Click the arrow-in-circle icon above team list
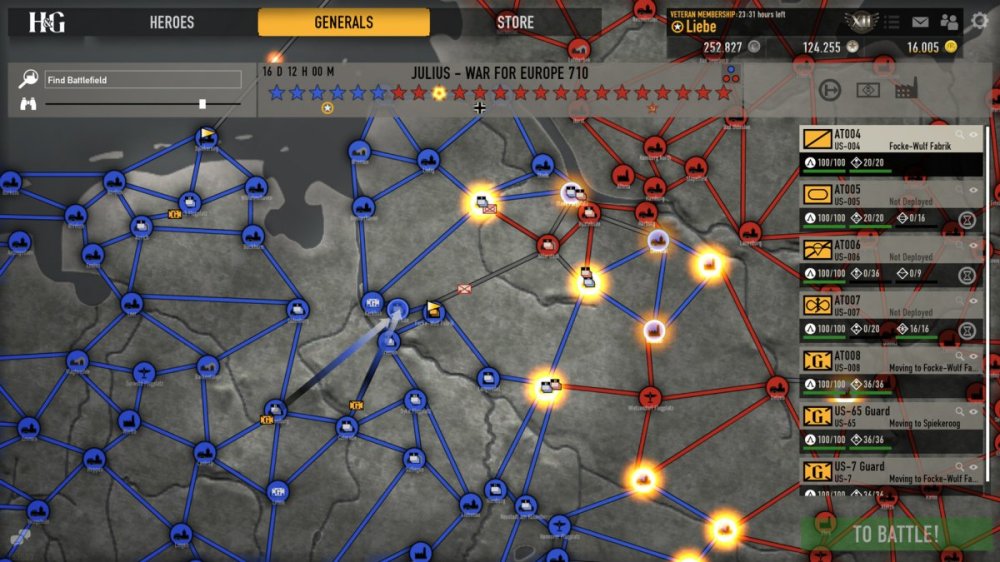 pyautogui.click(x=829, y=90)
